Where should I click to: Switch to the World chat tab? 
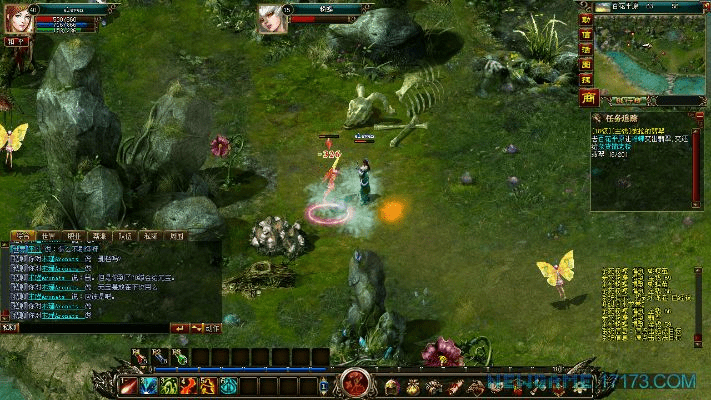[48, 237]
